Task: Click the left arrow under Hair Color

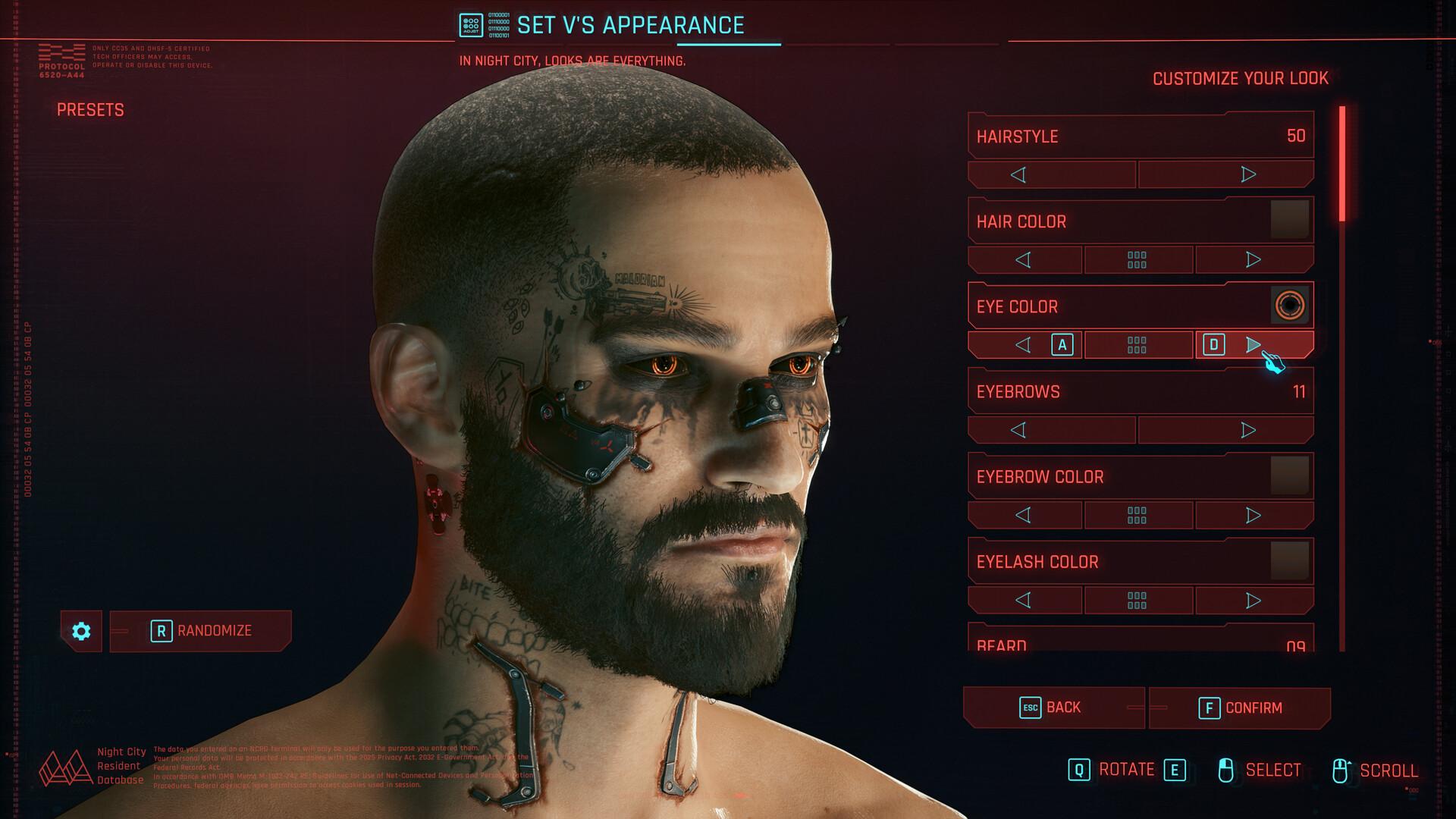Action: 1025,259
